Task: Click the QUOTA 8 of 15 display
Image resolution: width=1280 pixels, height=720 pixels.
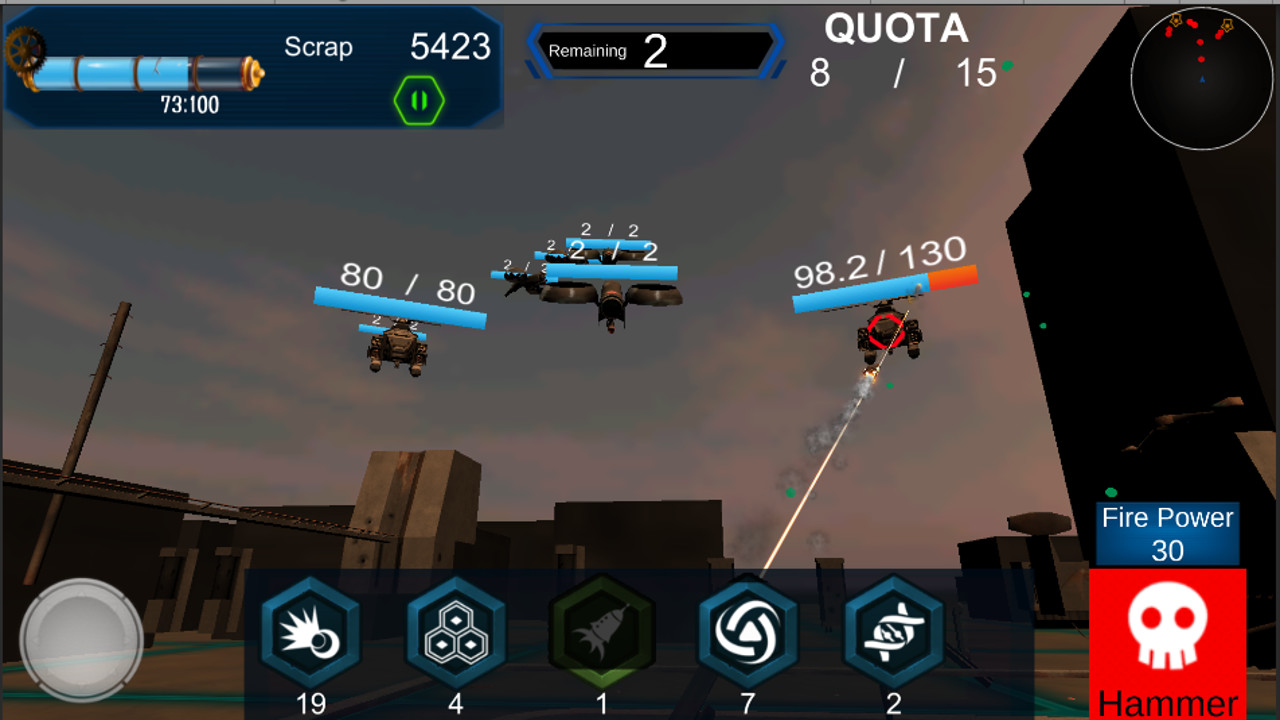Action: tap(893, 48)
